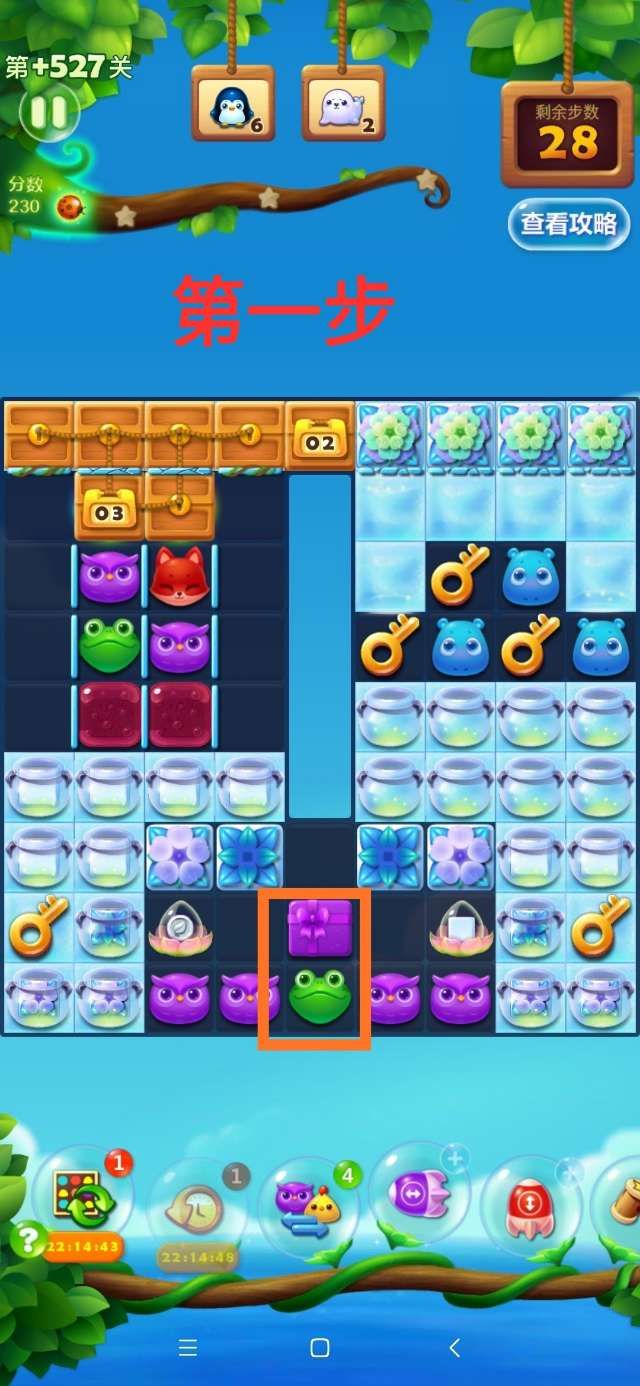Tap the golden lock labeled 02

point(320,437)
